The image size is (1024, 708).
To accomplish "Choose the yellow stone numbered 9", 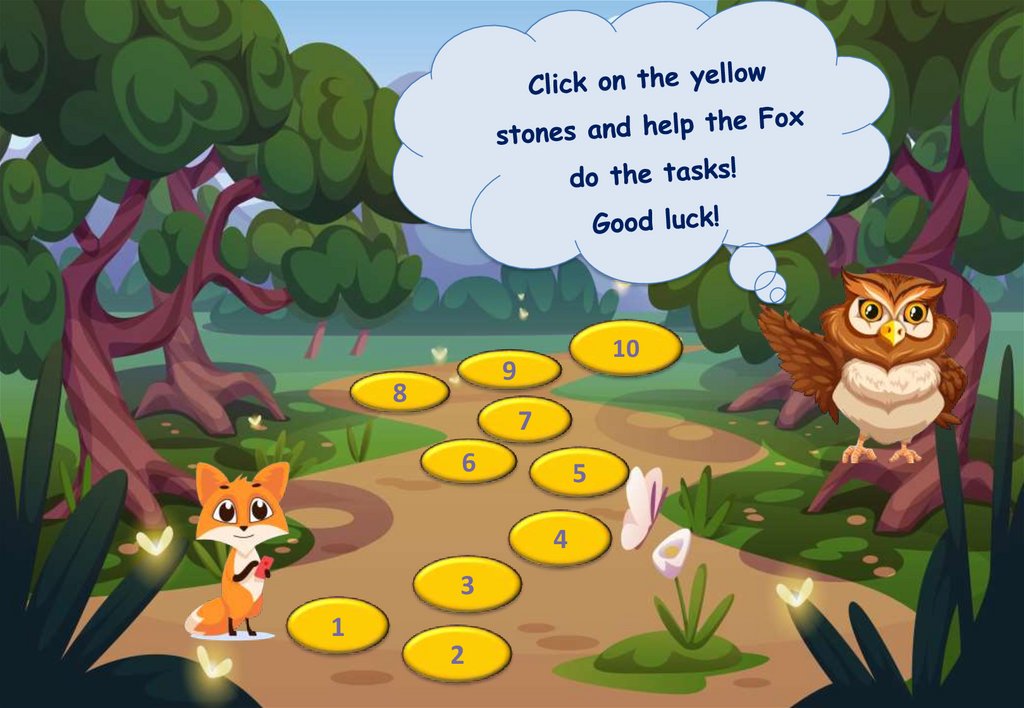I will pyautogui.click(x=509, y=371).
